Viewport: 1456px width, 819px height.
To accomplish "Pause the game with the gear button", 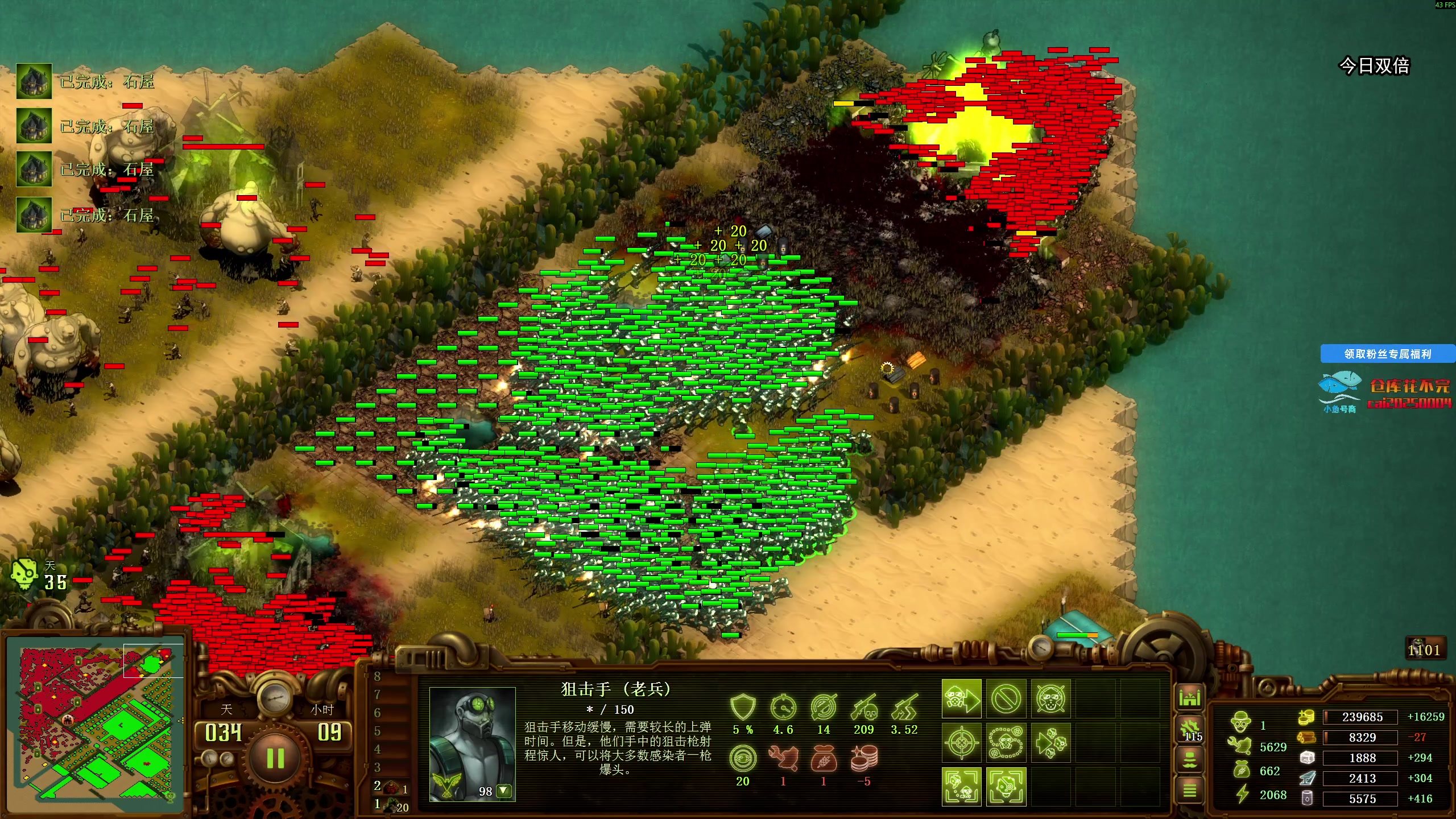I will (275, 758).
